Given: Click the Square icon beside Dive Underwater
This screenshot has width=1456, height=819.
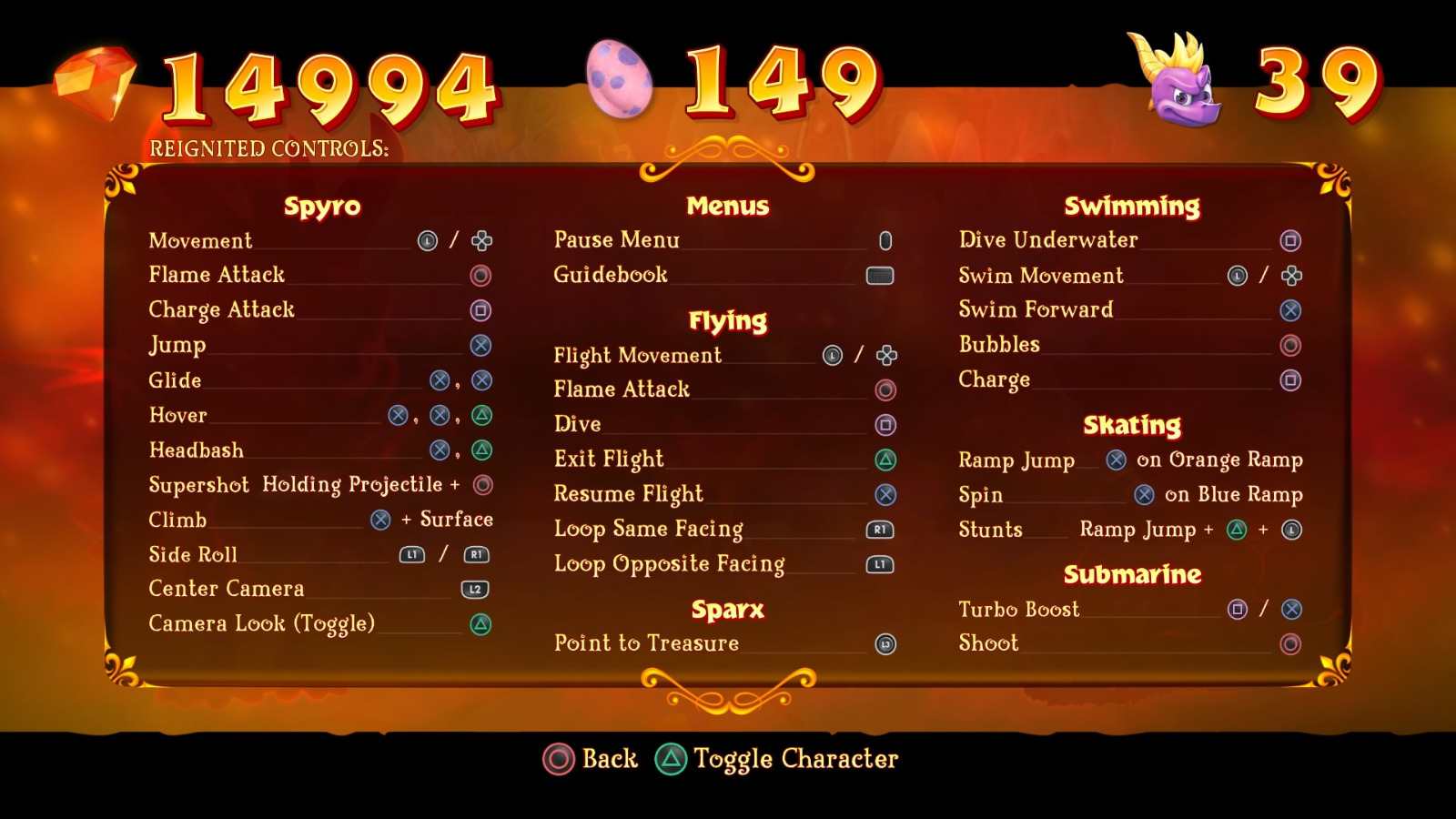Looking at the screenshot, I should (1290, 239).
